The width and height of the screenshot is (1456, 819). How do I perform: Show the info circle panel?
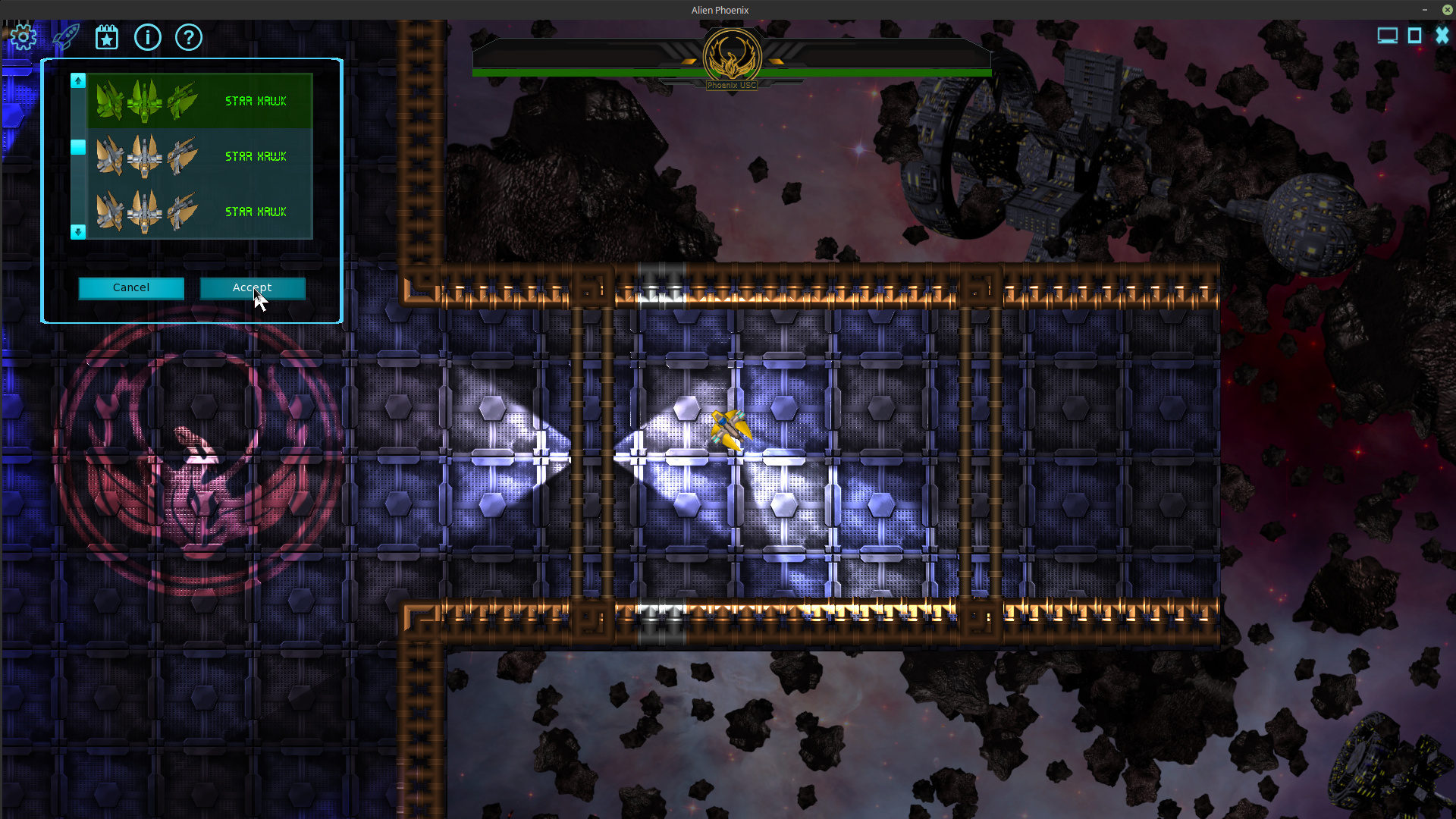pos(148,36)
